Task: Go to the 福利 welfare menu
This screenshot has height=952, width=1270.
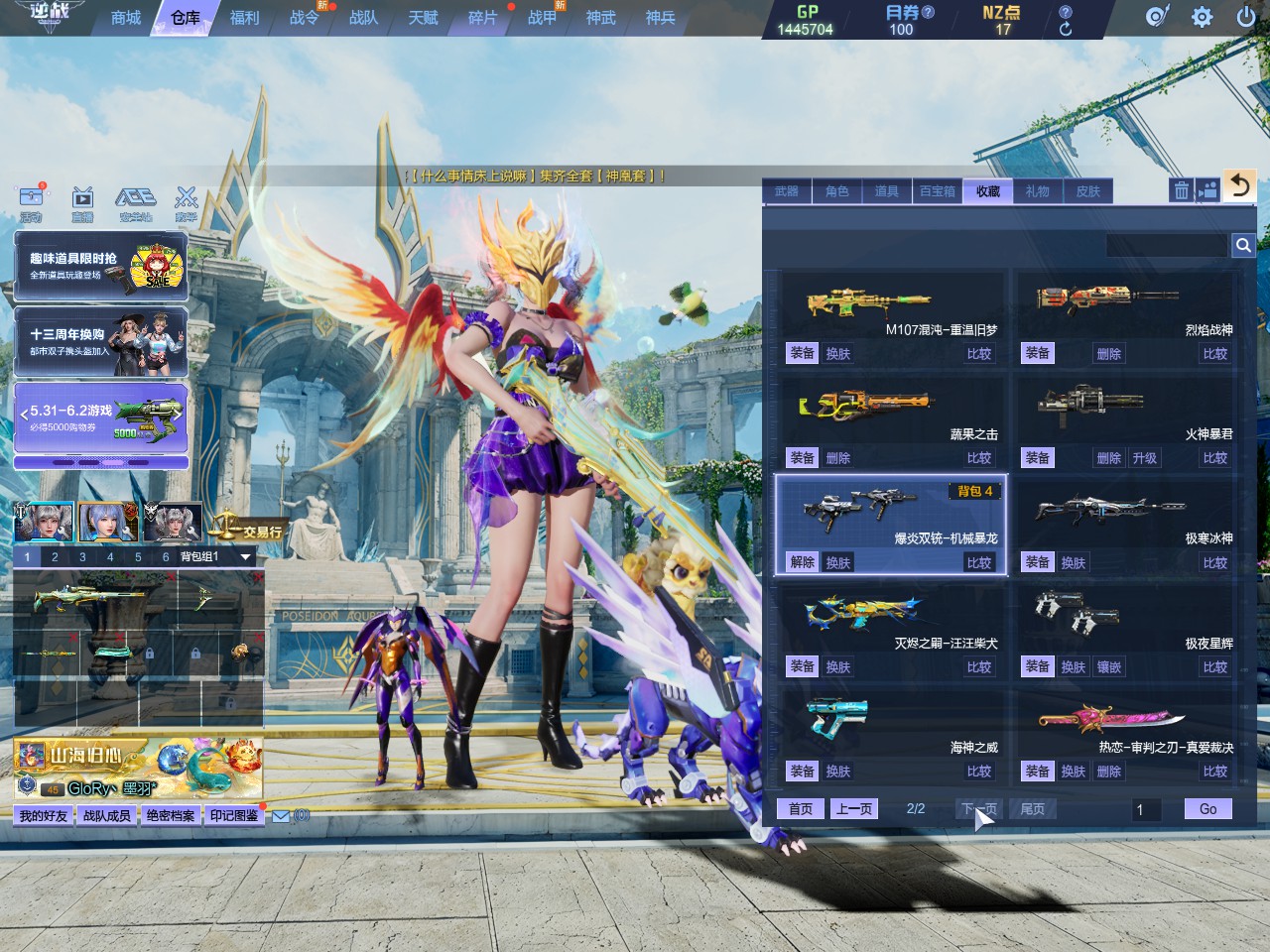Action: pos(244,18)
